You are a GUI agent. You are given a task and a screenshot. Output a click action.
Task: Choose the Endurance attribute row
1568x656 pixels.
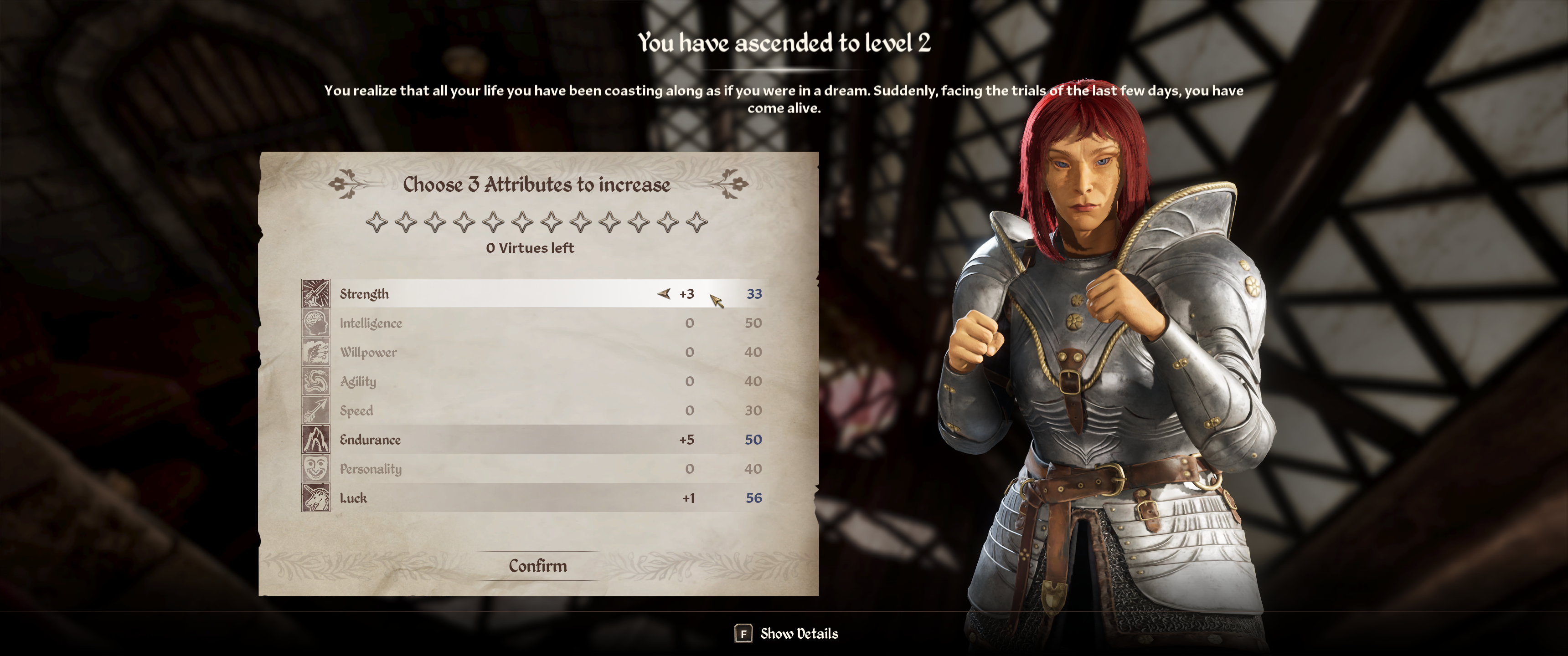click(487, 439)
